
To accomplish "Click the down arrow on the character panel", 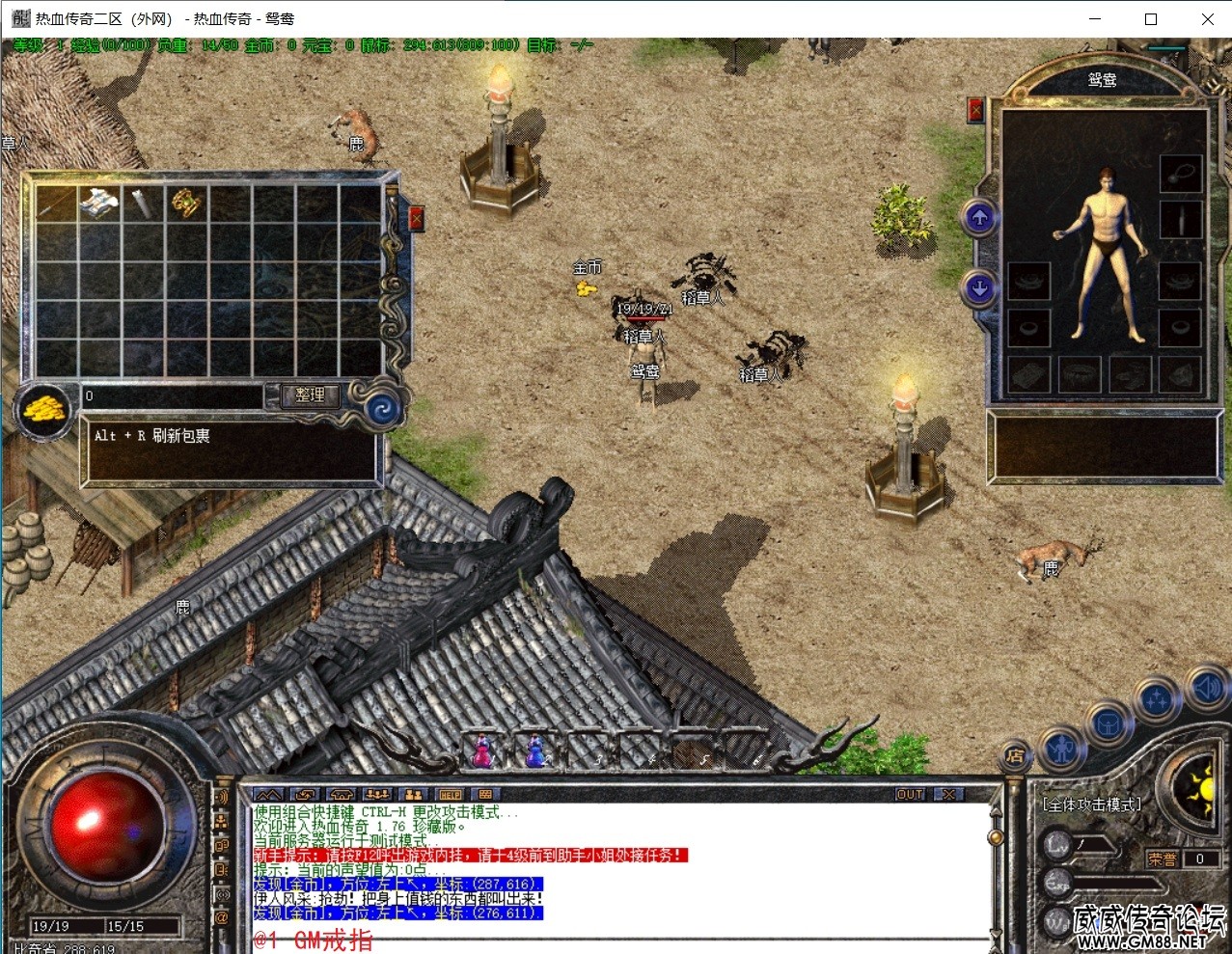I will pyautogui.click(x=979, y=287).
